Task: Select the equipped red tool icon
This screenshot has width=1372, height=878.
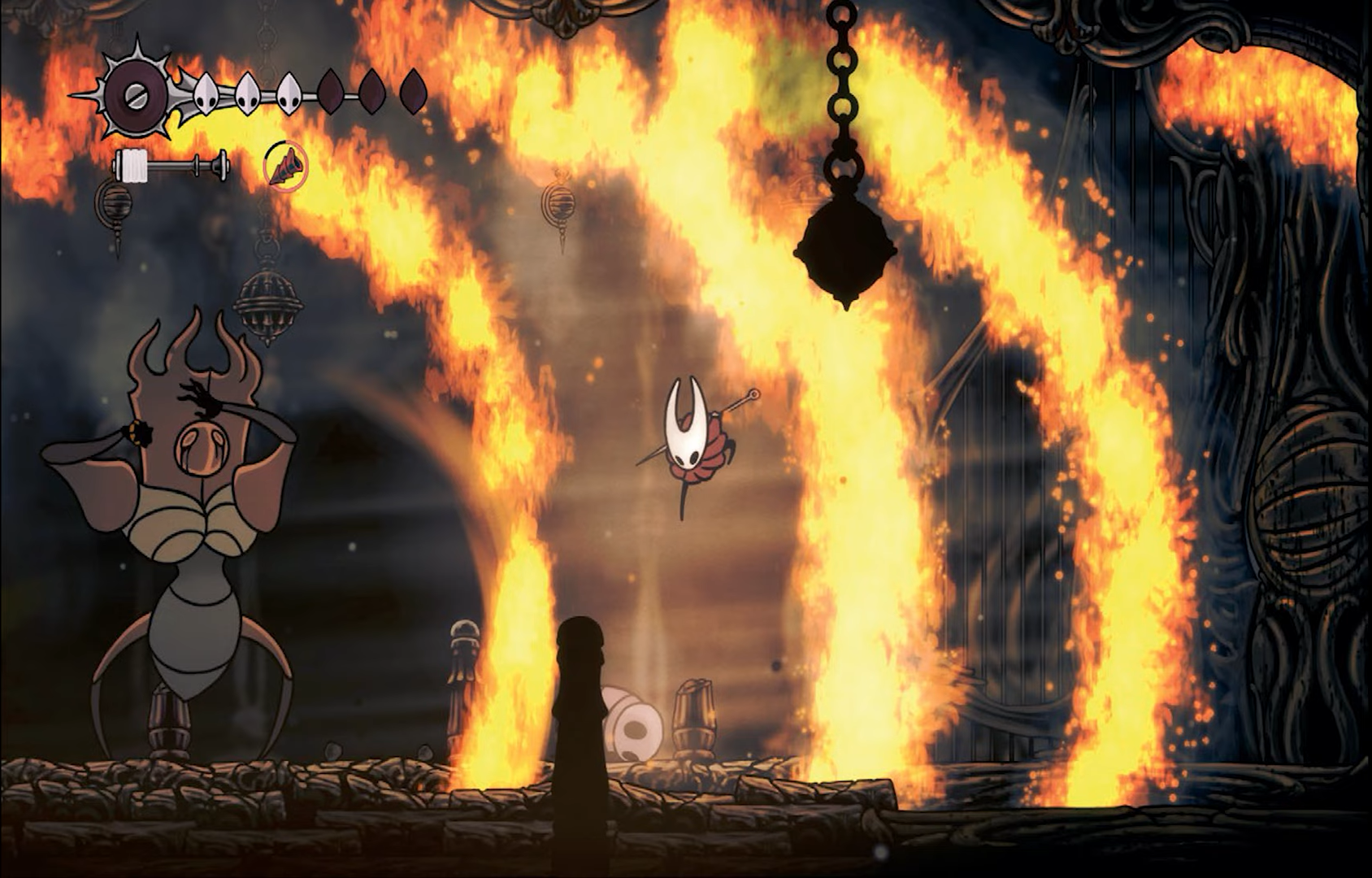Action: (286, 167)
